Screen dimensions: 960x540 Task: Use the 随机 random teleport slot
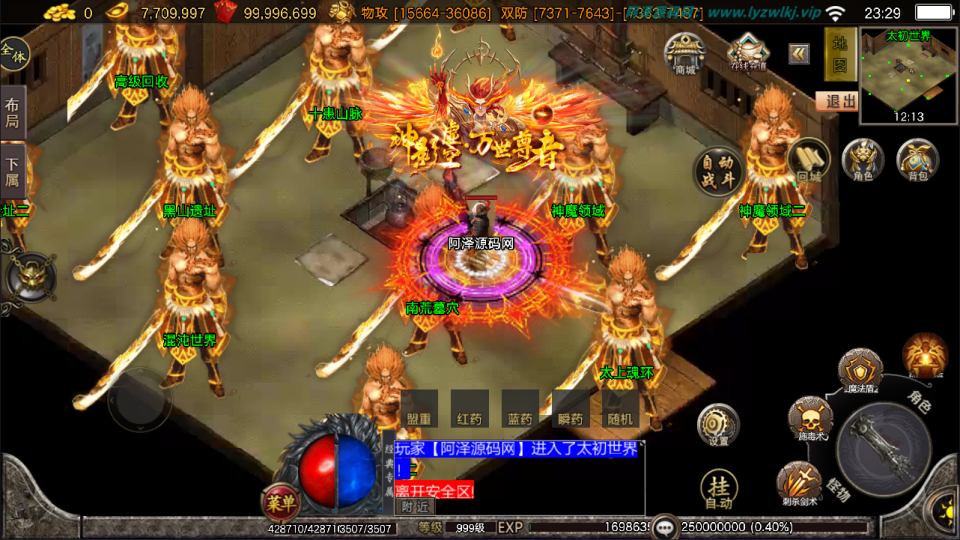tap(621, 409)
